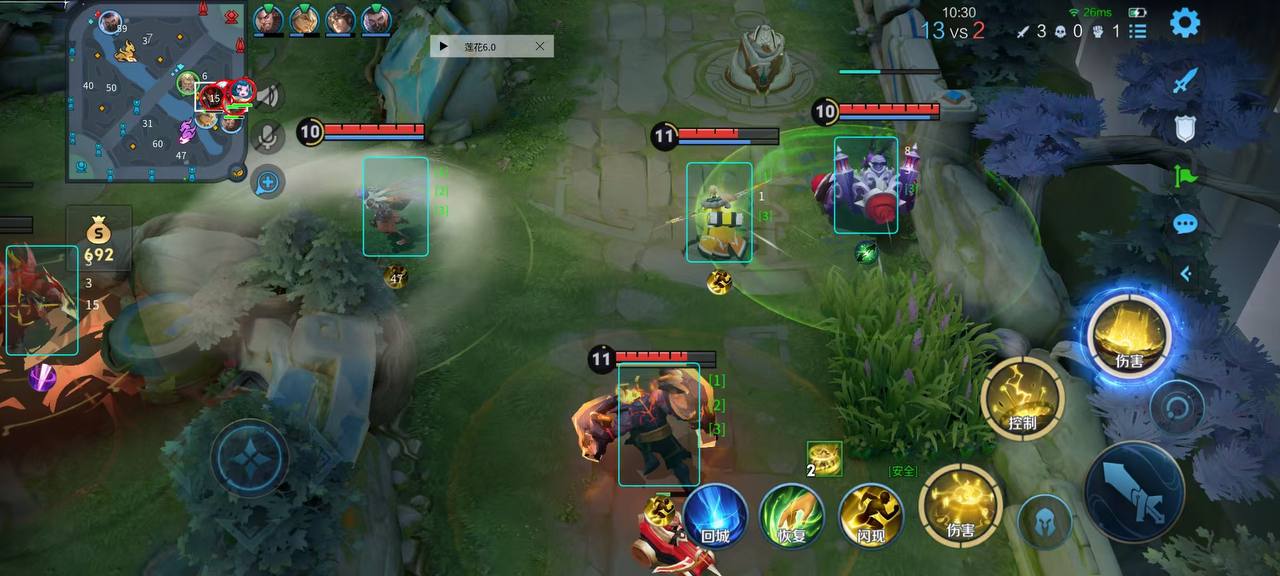Cast the 闪现 flash spell
Screen dimensions: 1280x576
(x=870, y=516)
